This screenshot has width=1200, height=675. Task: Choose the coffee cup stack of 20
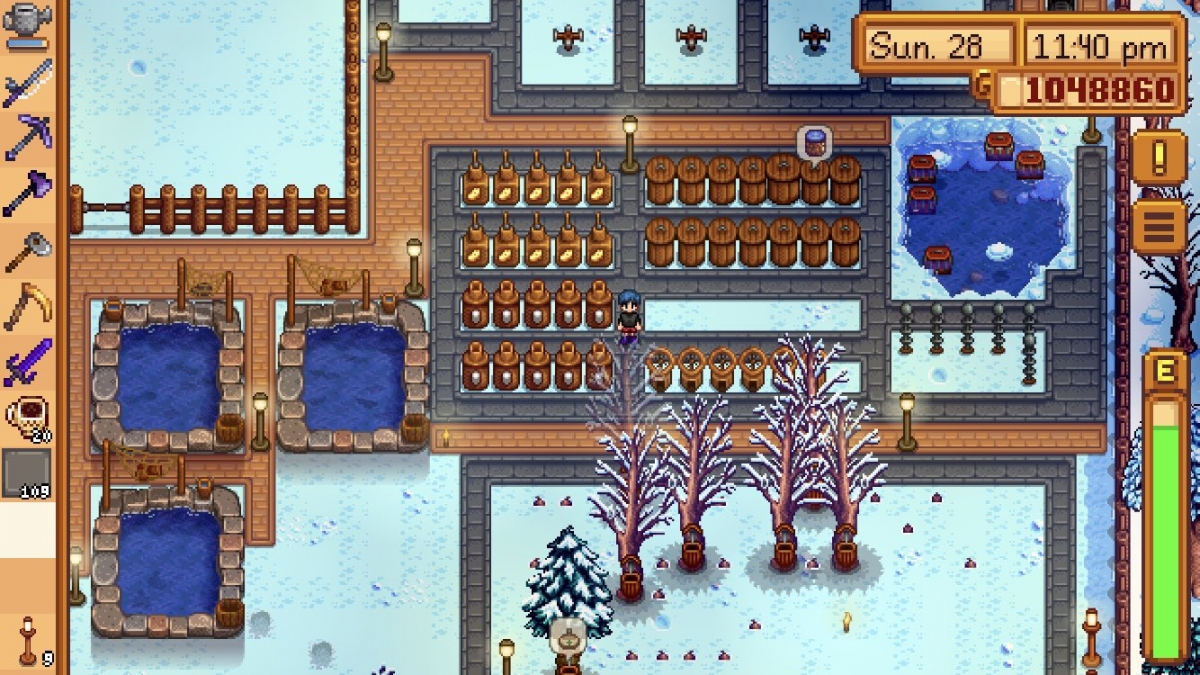(27, 418)
